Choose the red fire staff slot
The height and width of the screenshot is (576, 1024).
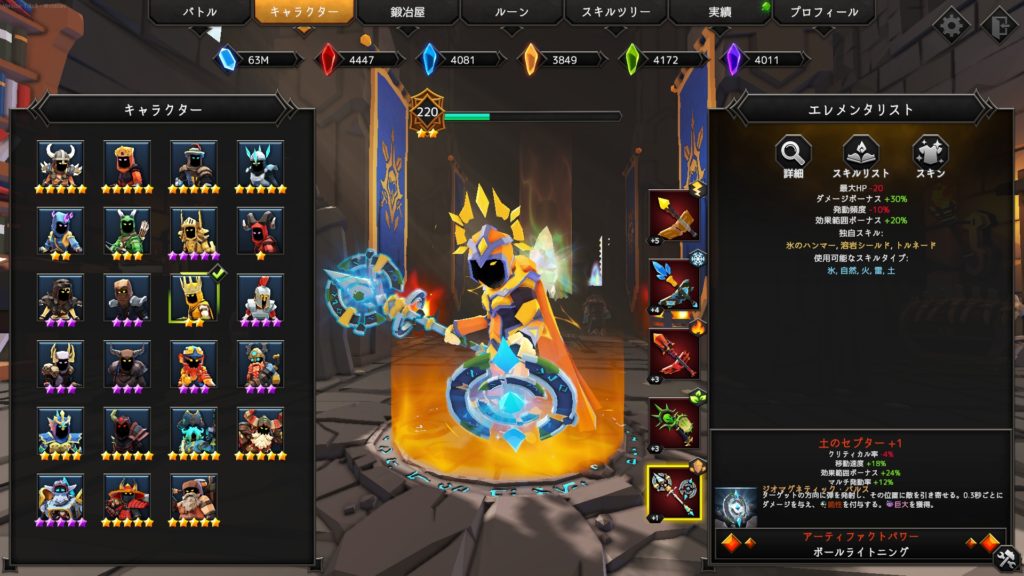click(x=674, y=354)
